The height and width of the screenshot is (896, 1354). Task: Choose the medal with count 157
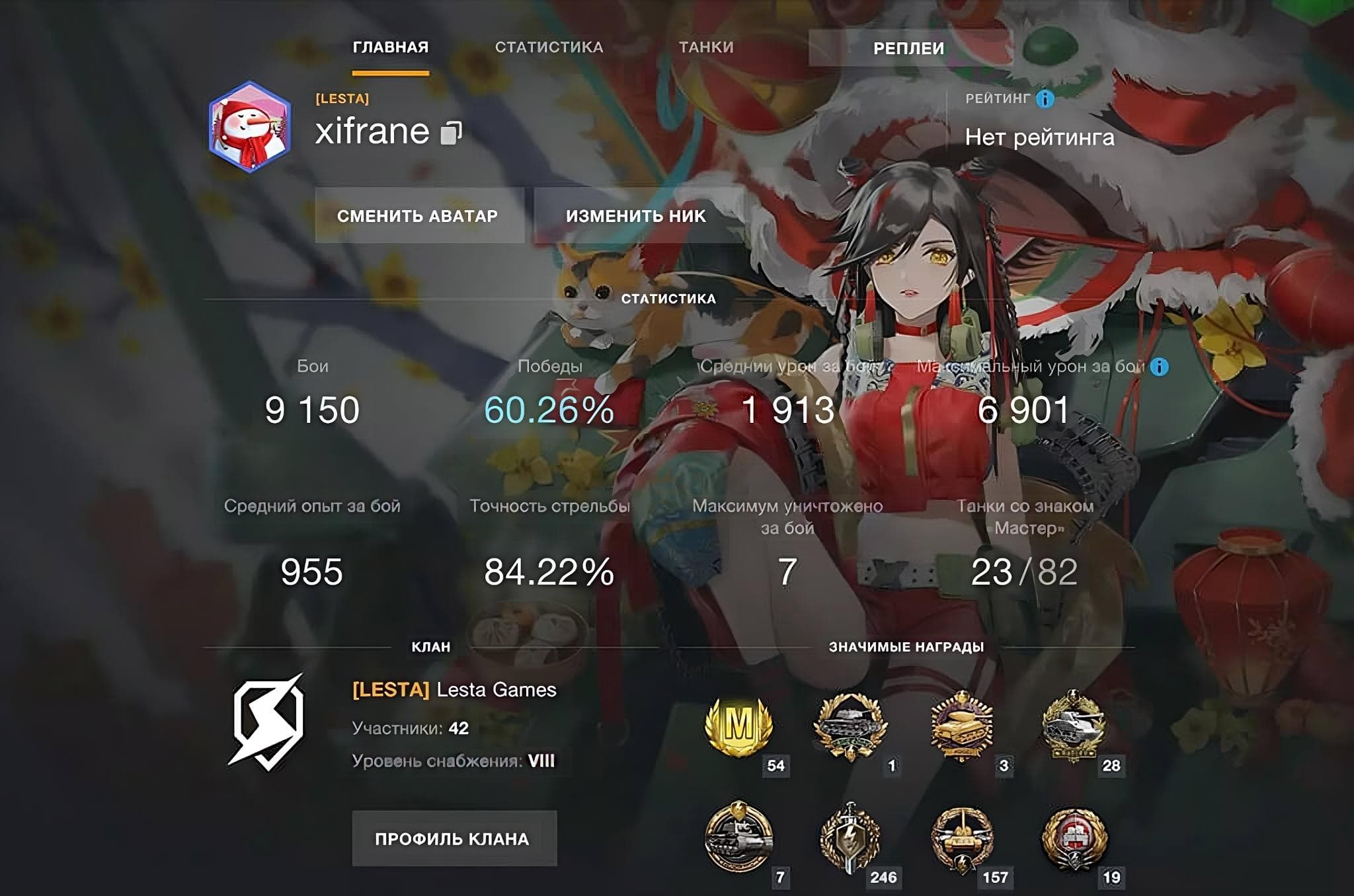pos(961,839)
